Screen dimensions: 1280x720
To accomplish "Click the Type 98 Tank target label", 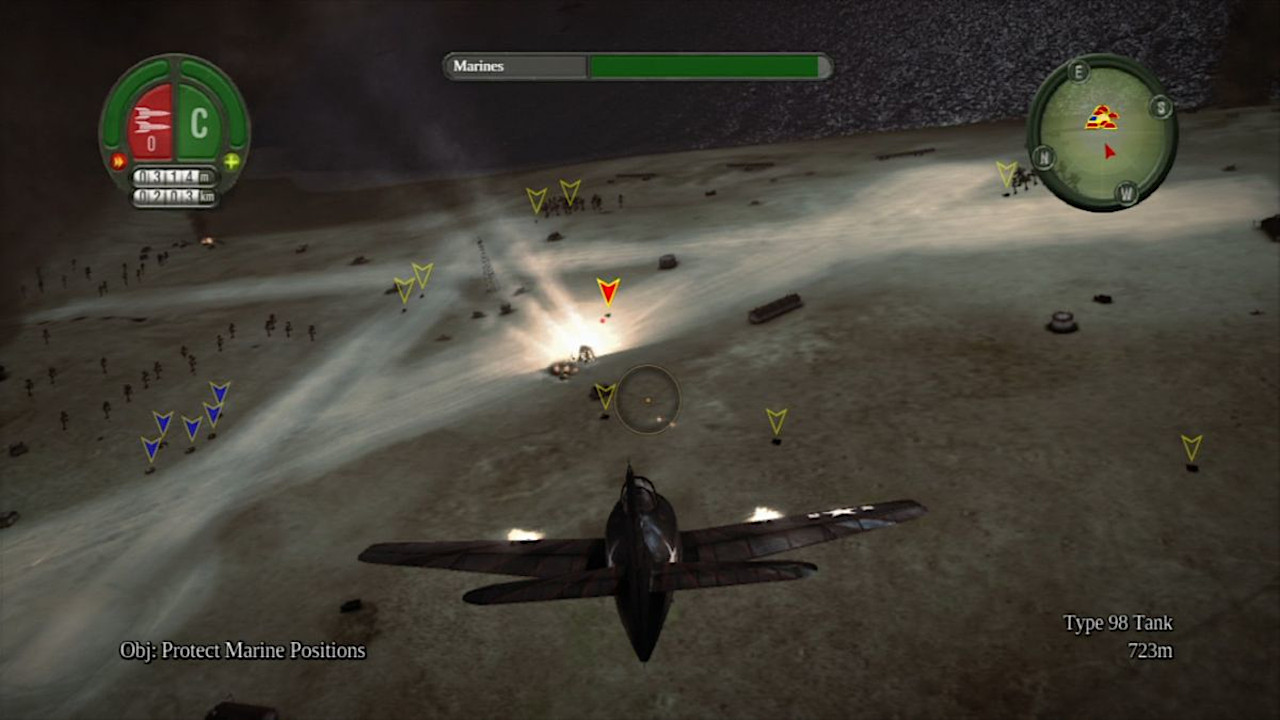I will 1117,622.
